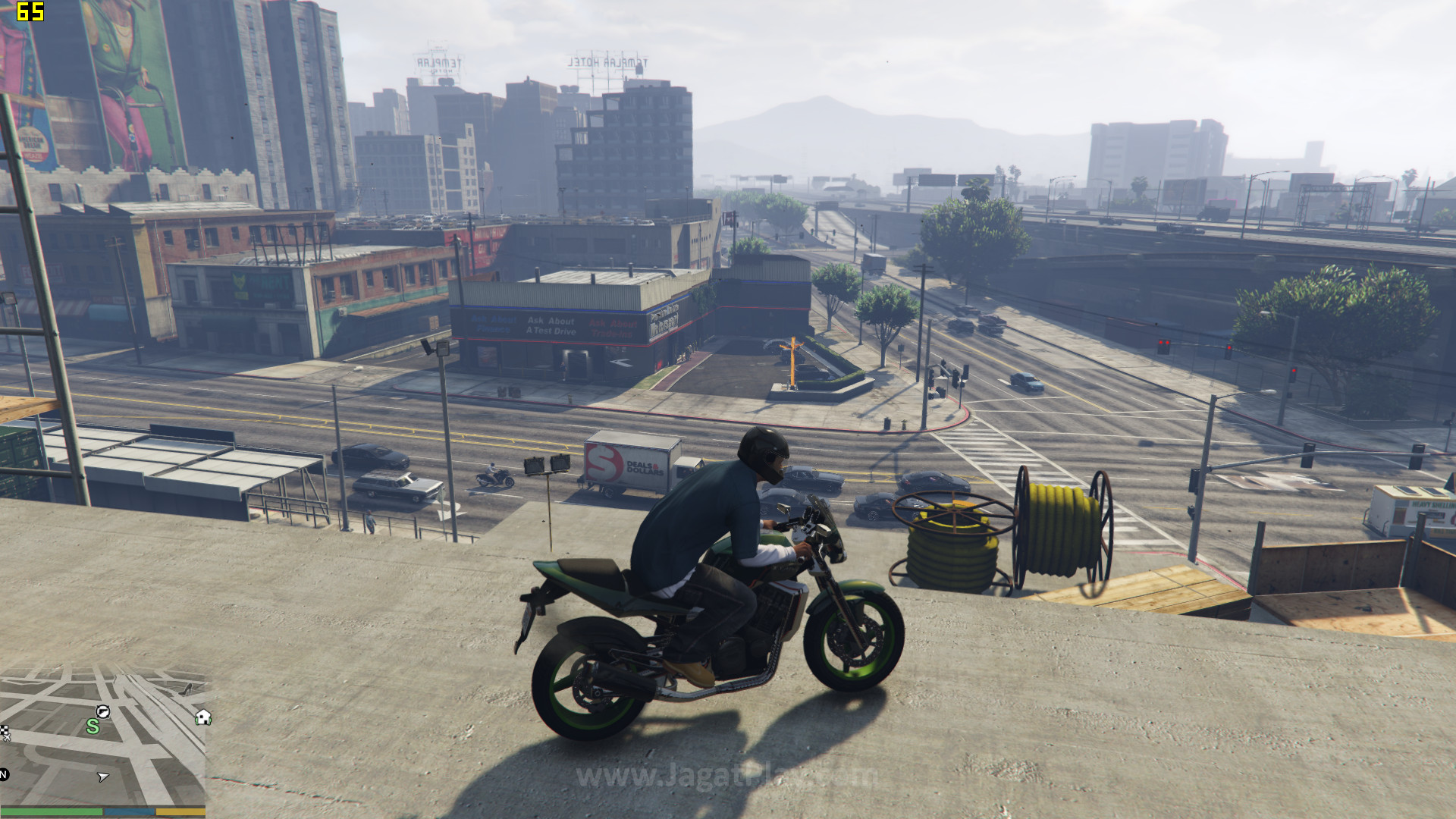Select the green S mission marker
Screen dimensions: 1456x819
click(x=93, y=726)
